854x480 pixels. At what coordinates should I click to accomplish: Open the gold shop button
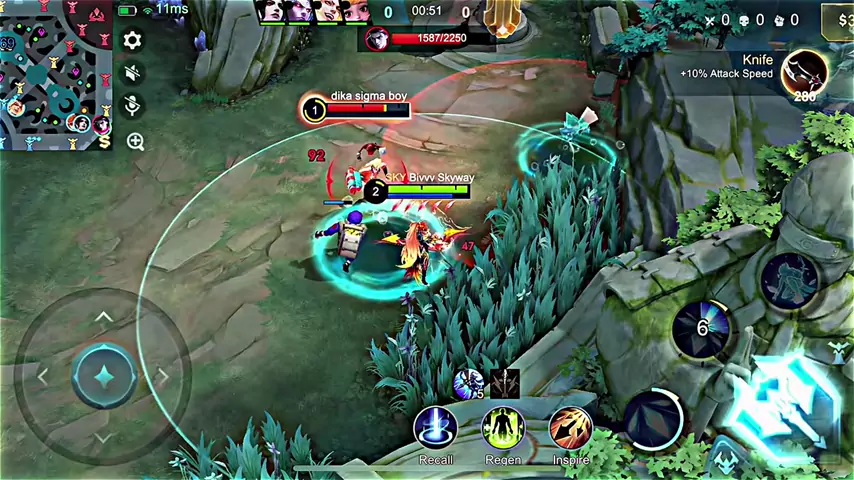point(838,18)
